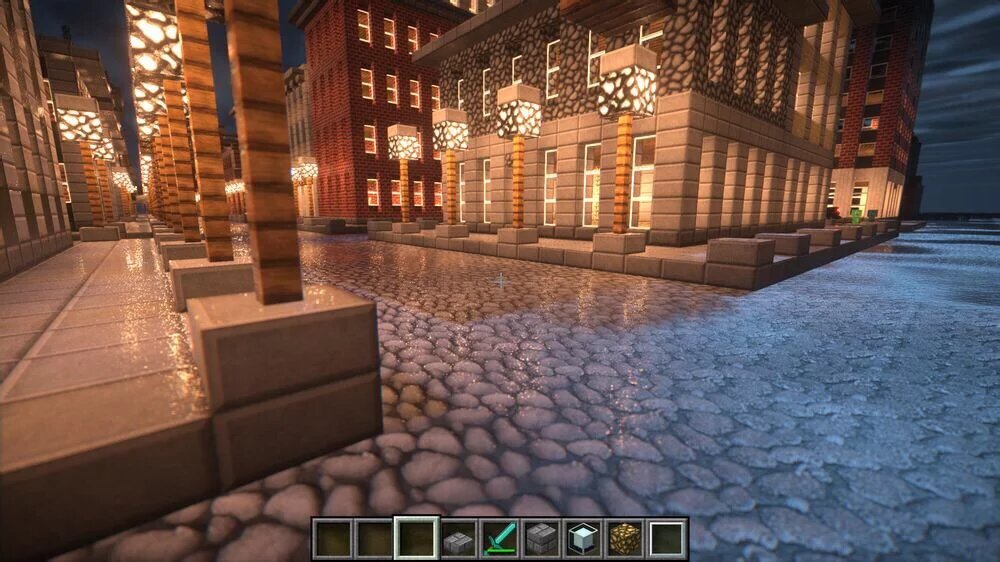Select the stone brick slab slot
The height and width of the screenshot is (562, 1000).
(458, 539)
